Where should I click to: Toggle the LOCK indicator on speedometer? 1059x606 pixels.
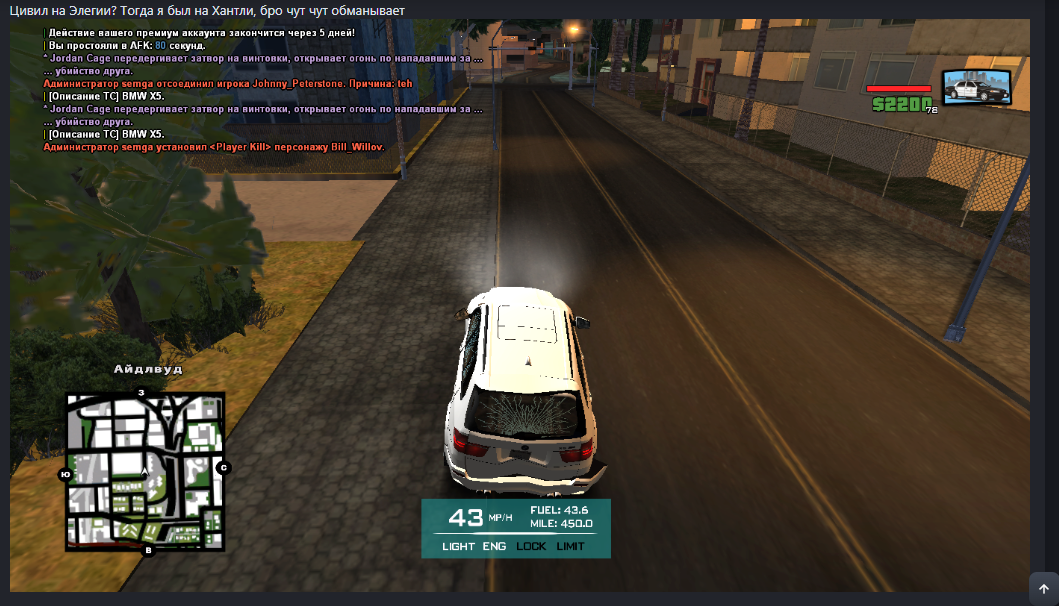click(x=531, y=546)
